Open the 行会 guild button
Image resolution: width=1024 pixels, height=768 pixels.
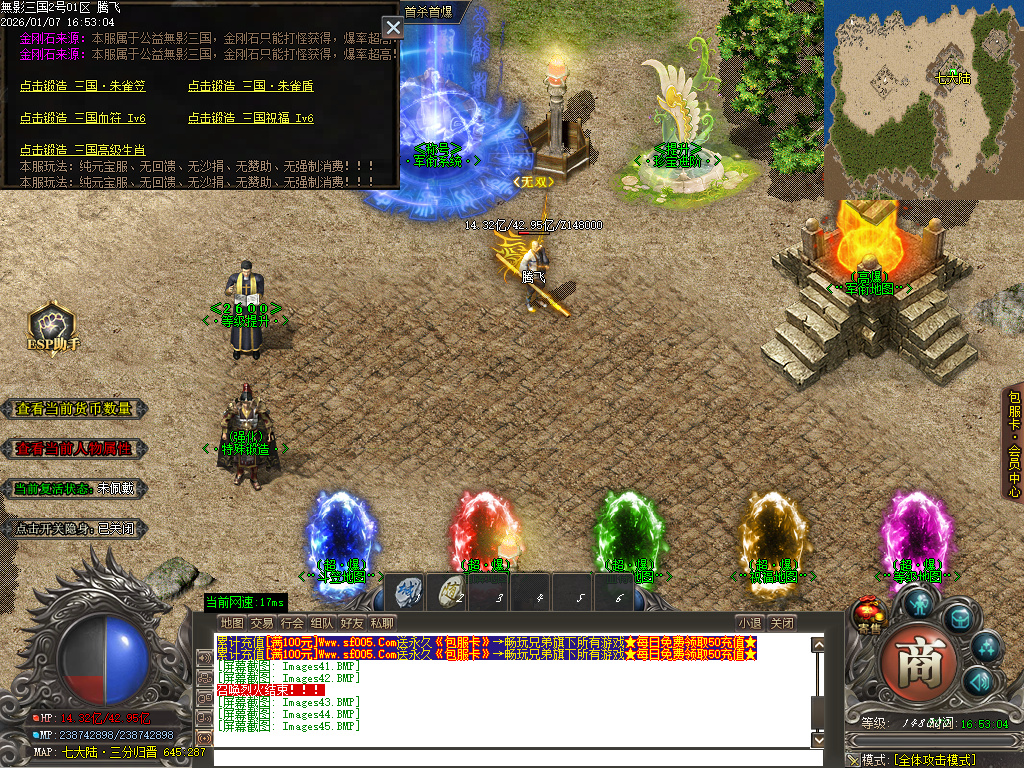pyautogui.click(x=292, y=623)
